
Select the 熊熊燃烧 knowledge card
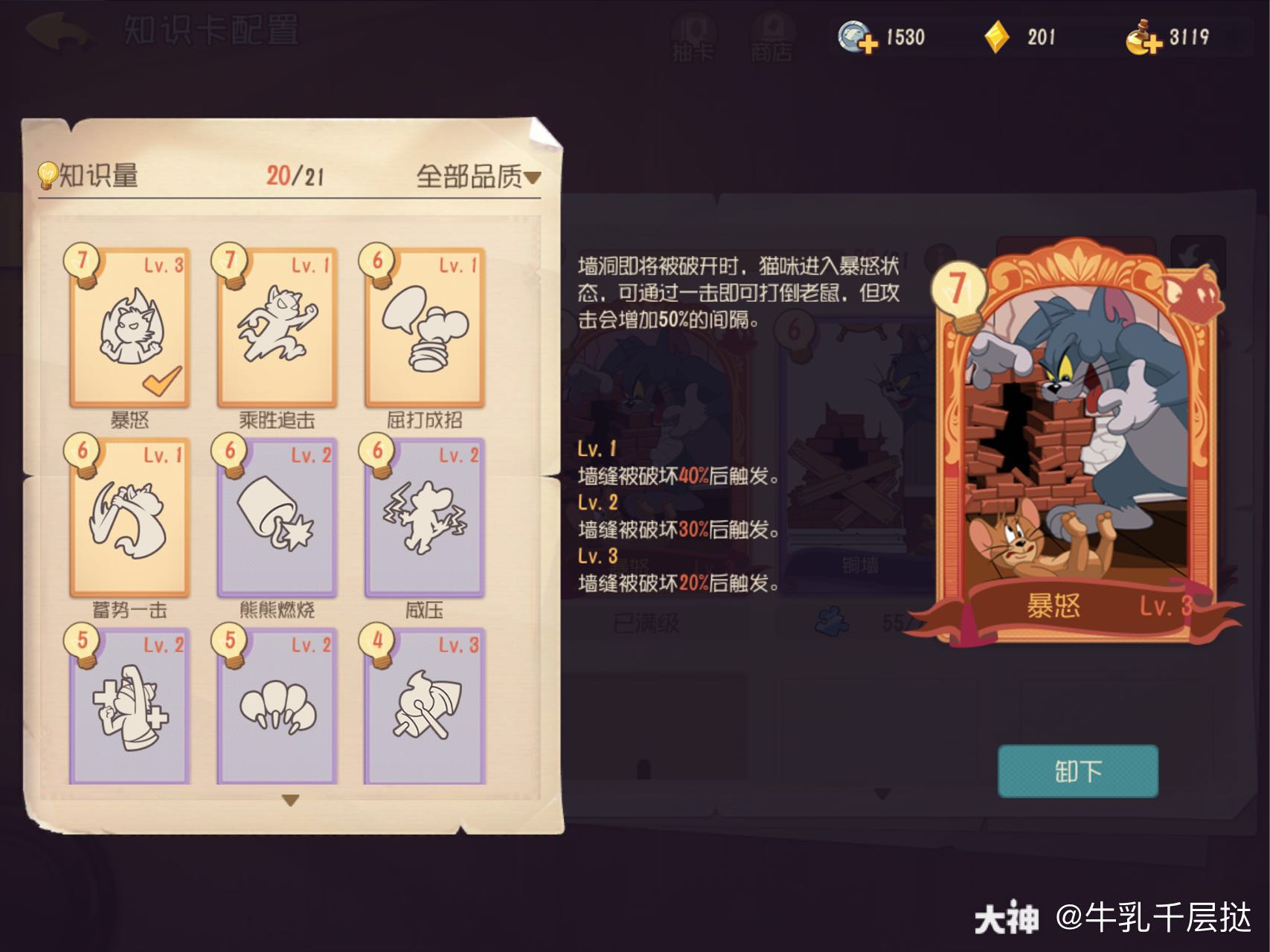[274, 517]
